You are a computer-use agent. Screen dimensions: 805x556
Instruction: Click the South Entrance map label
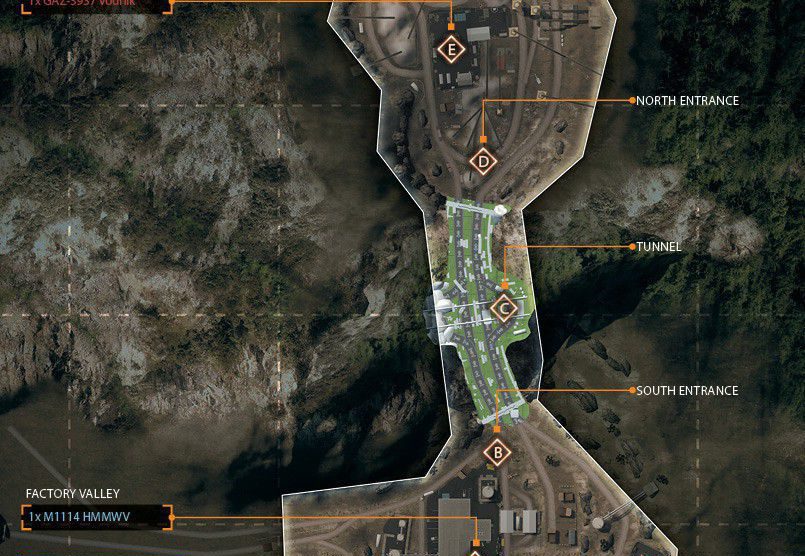click(x=687, y=390)
